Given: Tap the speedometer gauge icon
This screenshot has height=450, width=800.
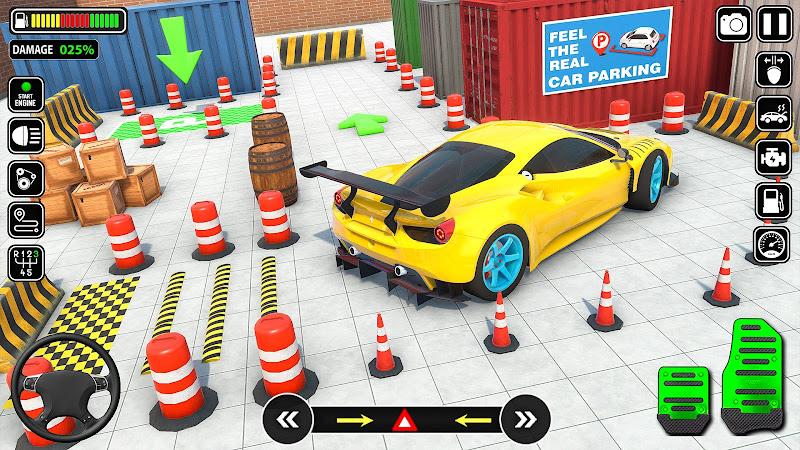Looking at the screenshot, I should point(773,240).
